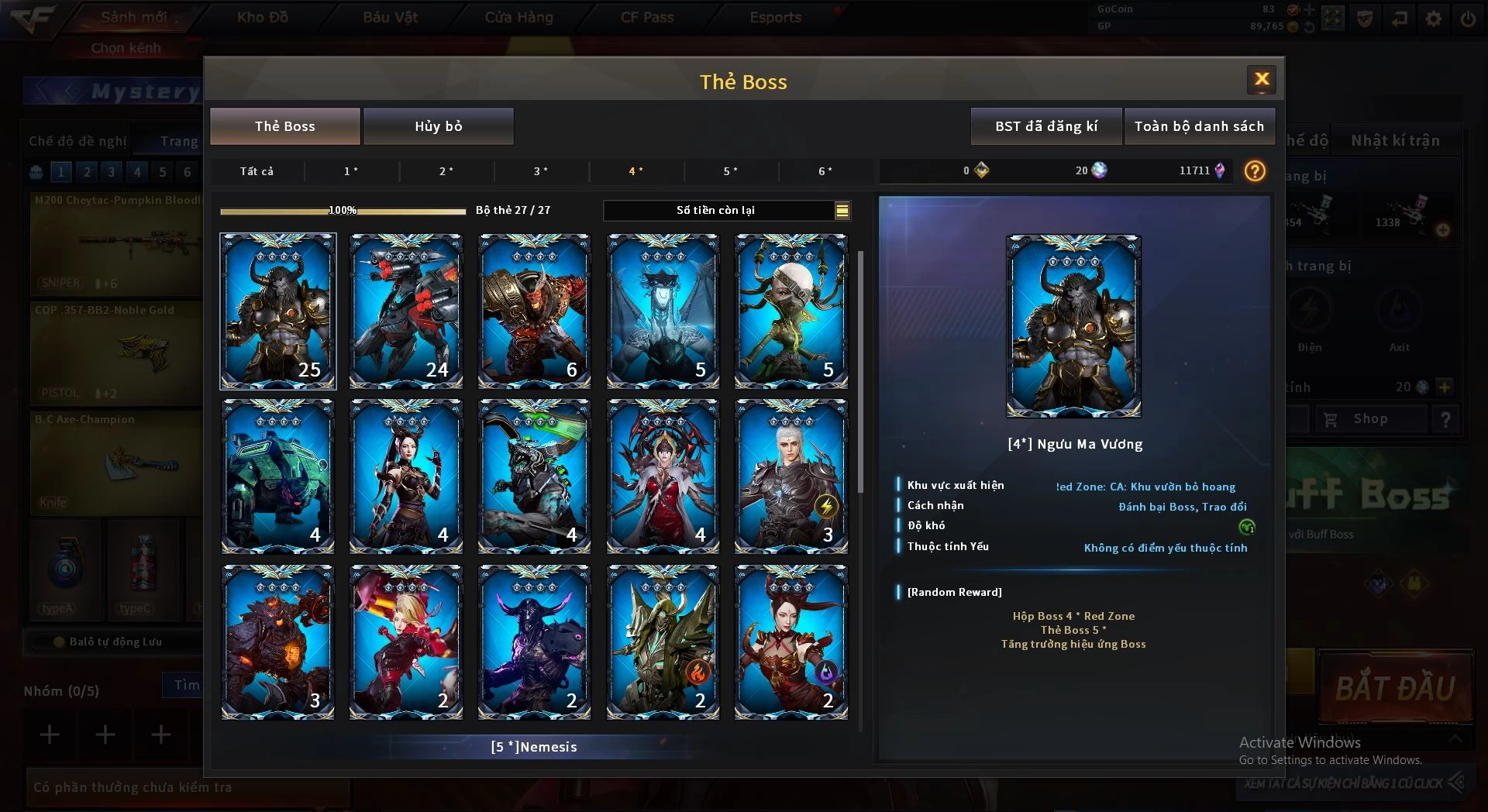Pick the gas-mask medusa card with count 5
1488x812 pixels.
click(791, 311)
